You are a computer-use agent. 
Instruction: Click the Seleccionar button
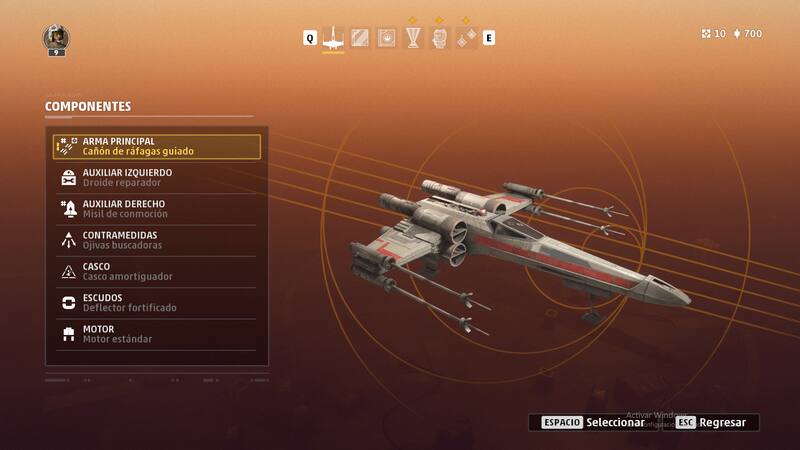[591, 422]
